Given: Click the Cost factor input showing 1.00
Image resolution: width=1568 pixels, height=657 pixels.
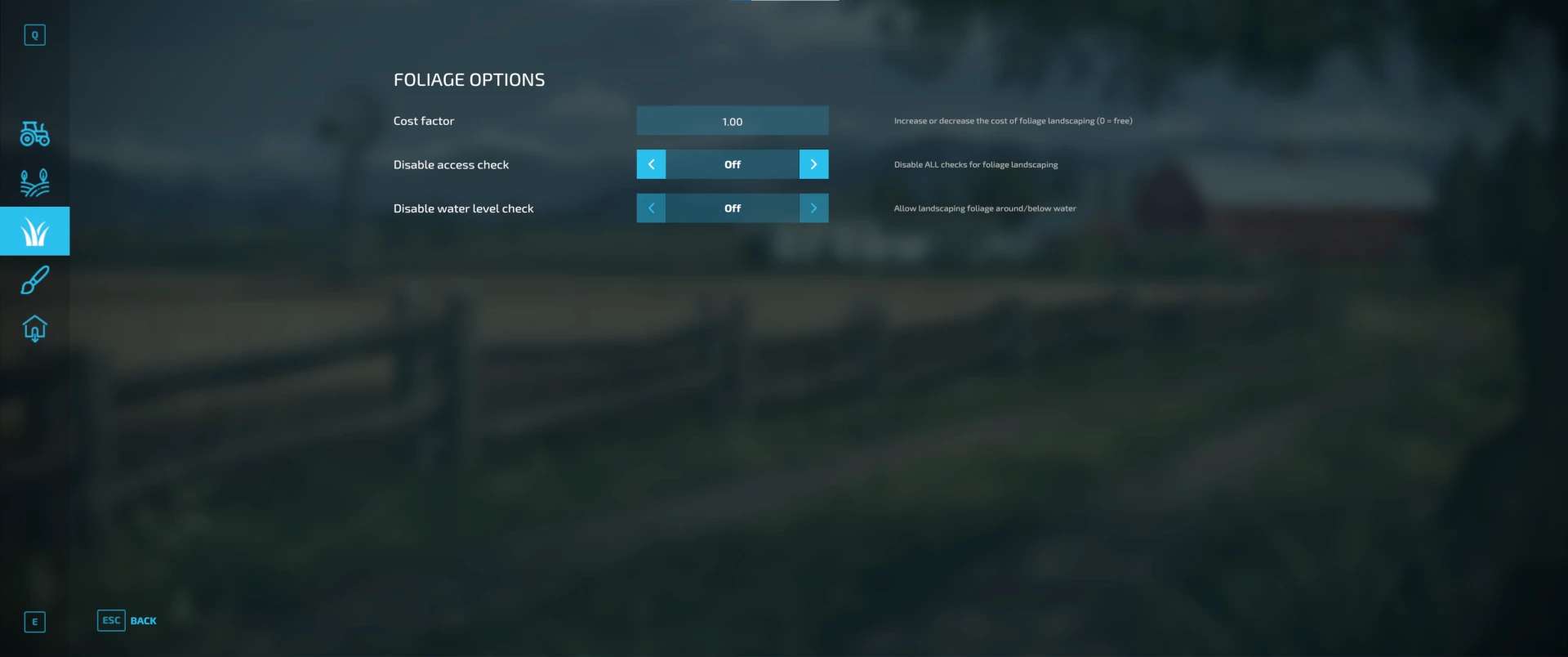Looking at the screenshot, I should (x=732, y=120).
